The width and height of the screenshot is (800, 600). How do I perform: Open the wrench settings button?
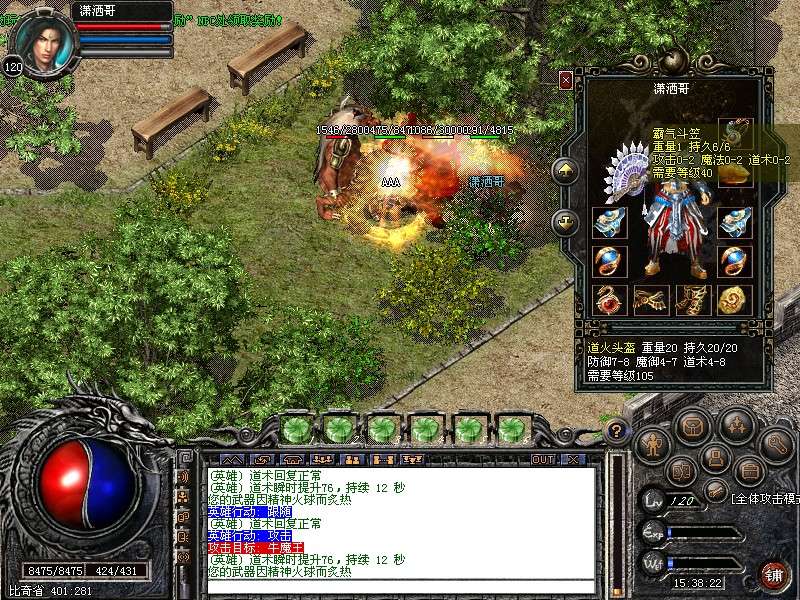[x=776, y=444]
